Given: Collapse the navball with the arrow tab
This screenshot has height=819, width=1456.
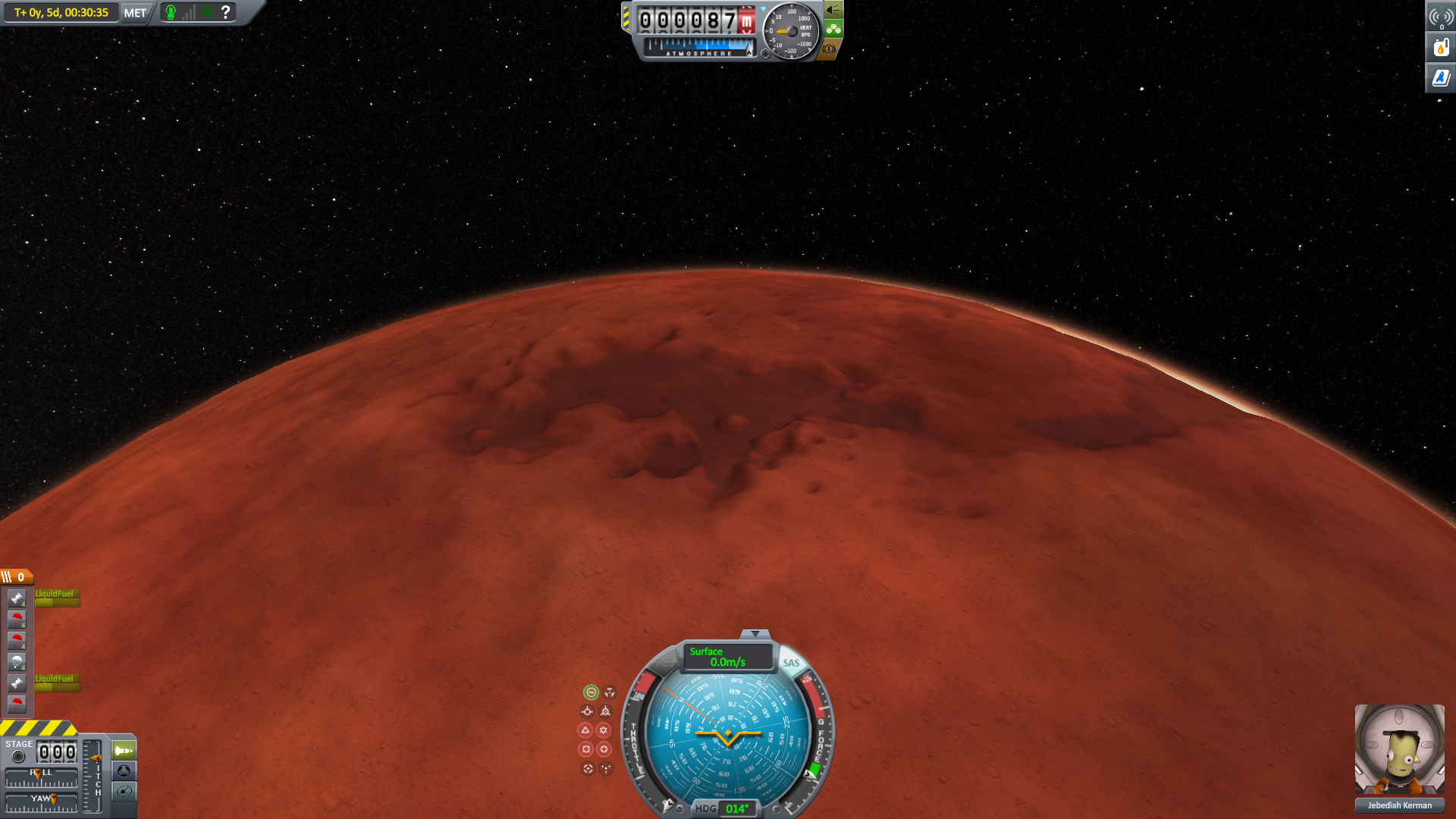Looking at the screenshot, I should (x=755, y=634).
